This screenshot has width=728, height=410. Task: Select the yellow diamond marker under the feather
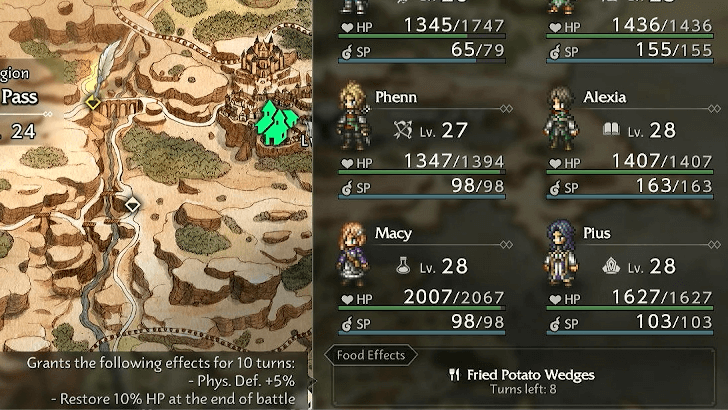[92, 102]
